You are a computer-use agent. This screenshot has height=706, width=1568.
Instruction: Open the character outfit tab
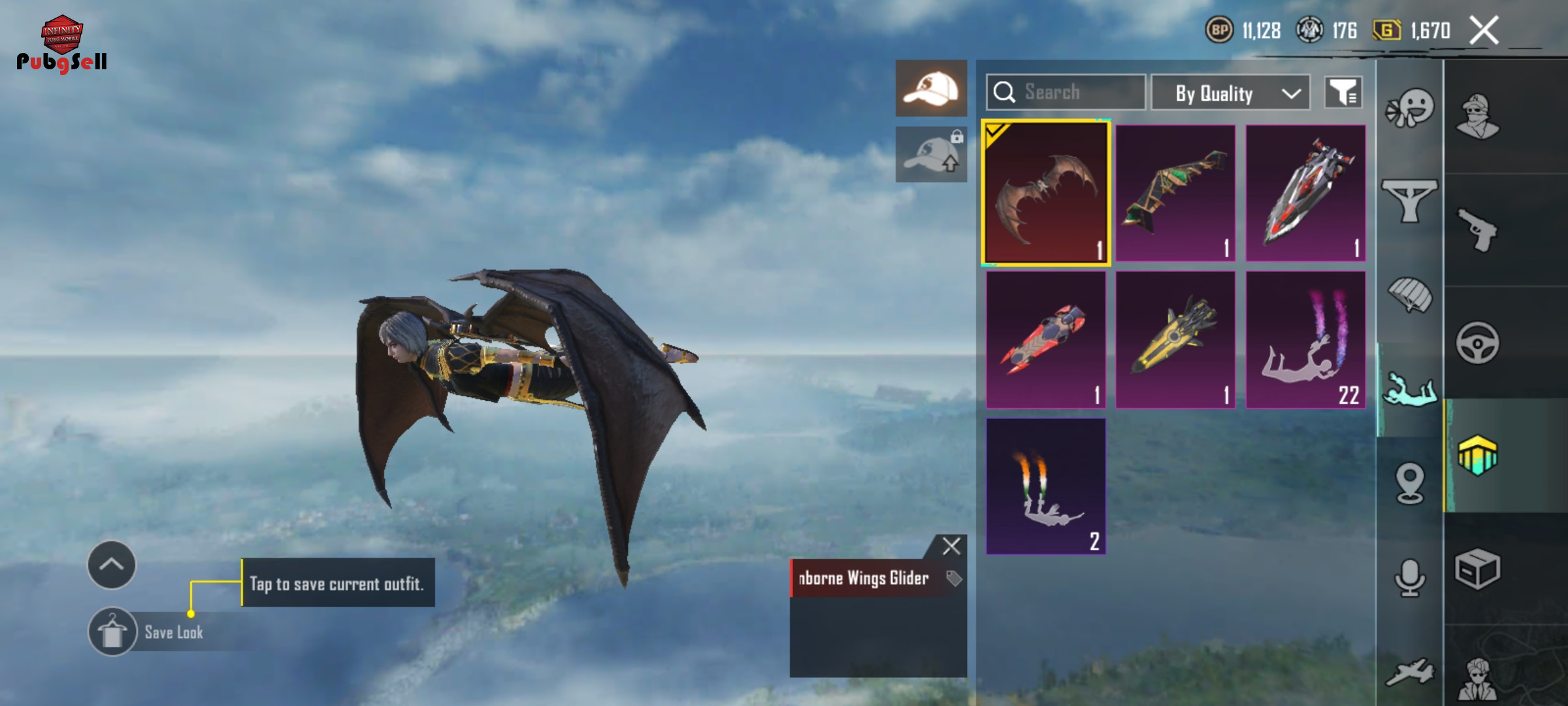click(1478, 118)
